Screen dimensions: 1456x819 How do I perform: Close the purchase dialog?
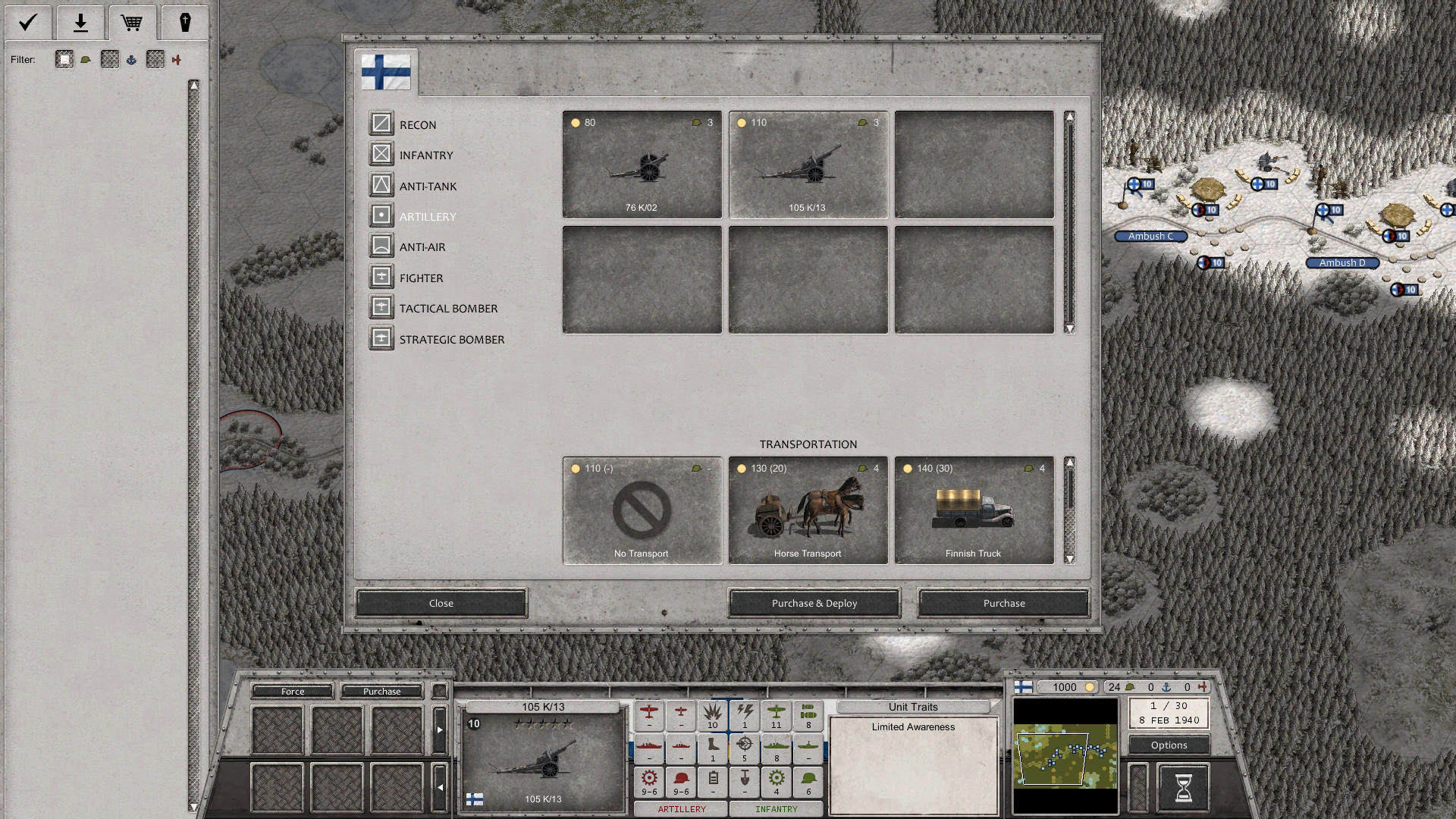441,603
